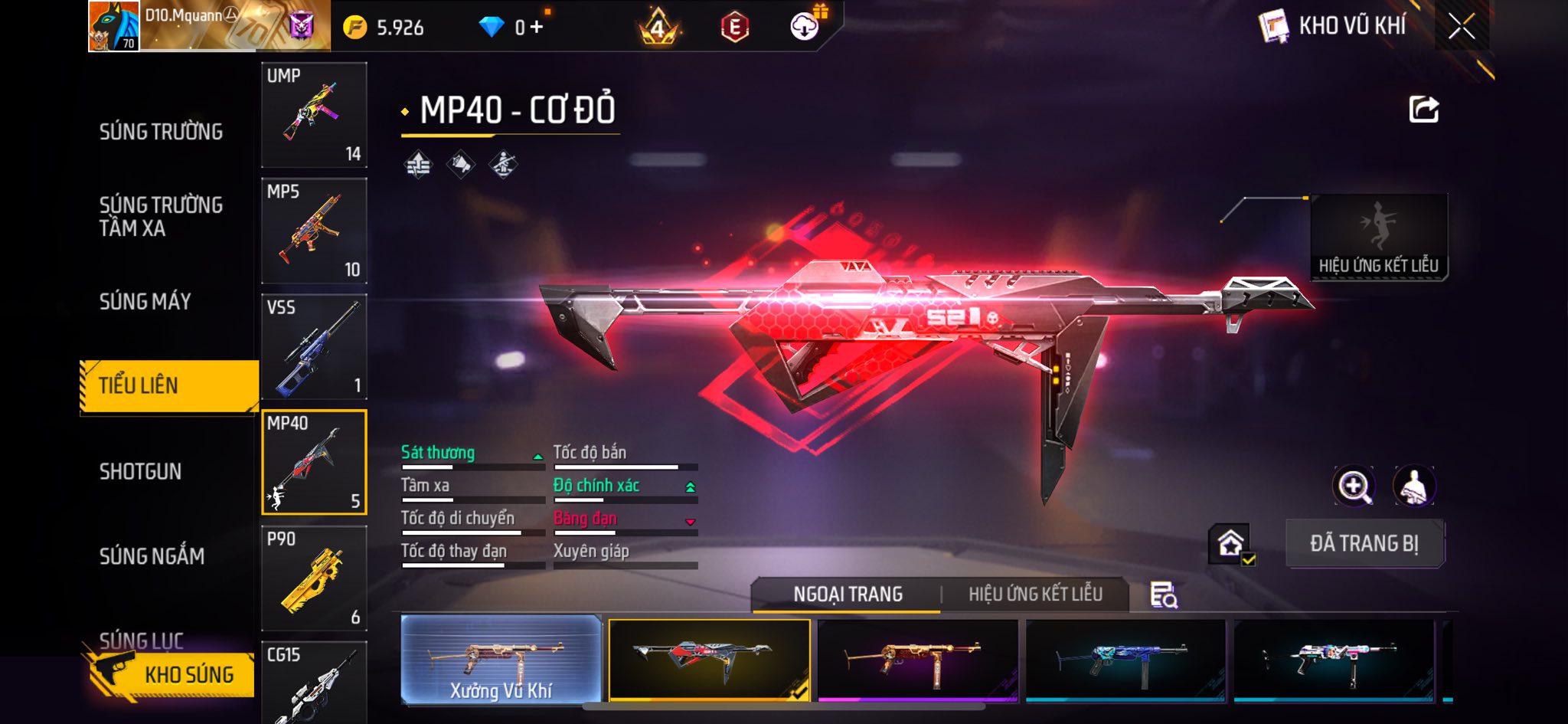Image resolution: width=1568 pixels, height=724 pixels.
Task: Share the MP40 skin with share icon
Action: point(1423,110)
